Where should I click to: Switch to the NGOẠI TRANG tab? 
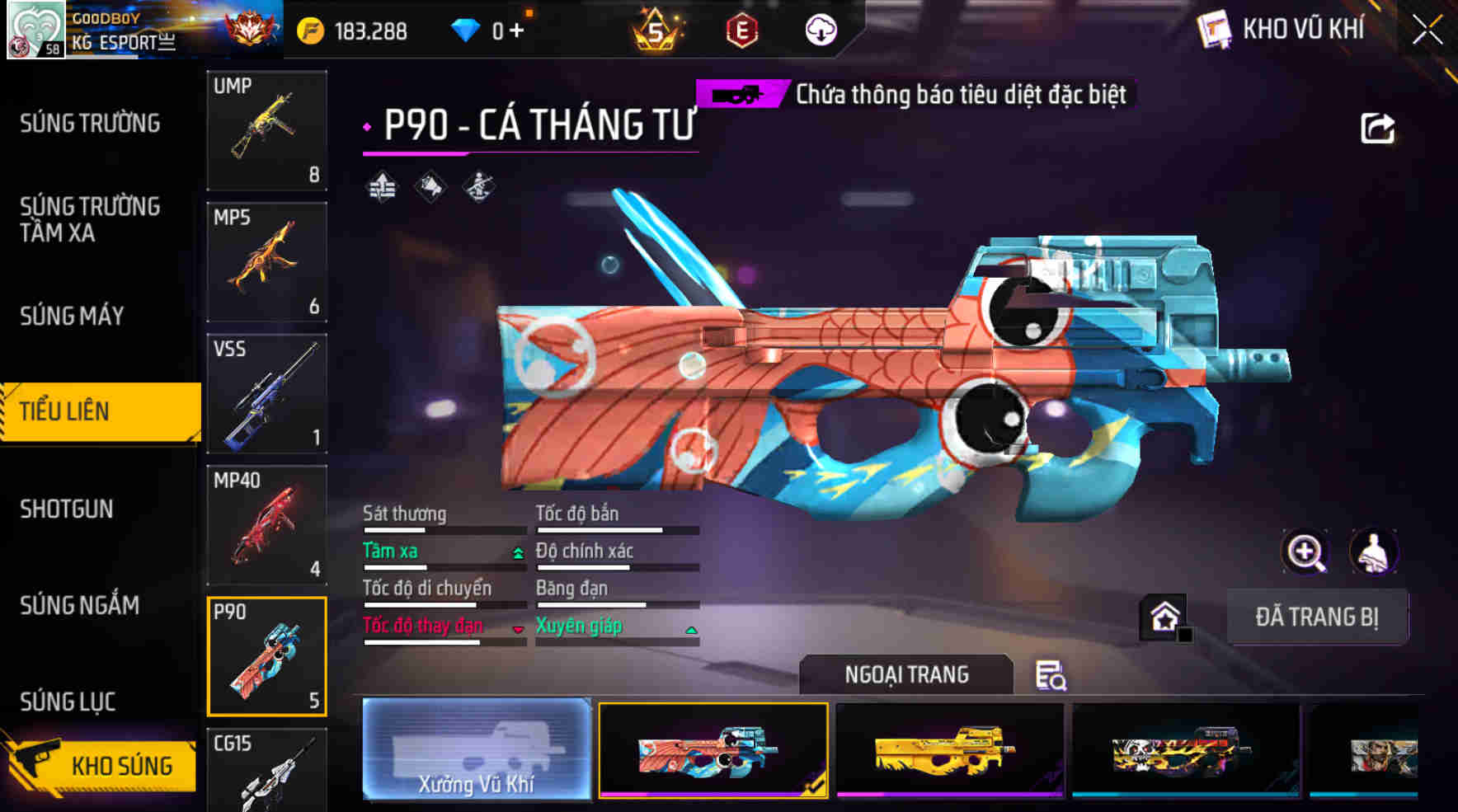pos(905,674)
